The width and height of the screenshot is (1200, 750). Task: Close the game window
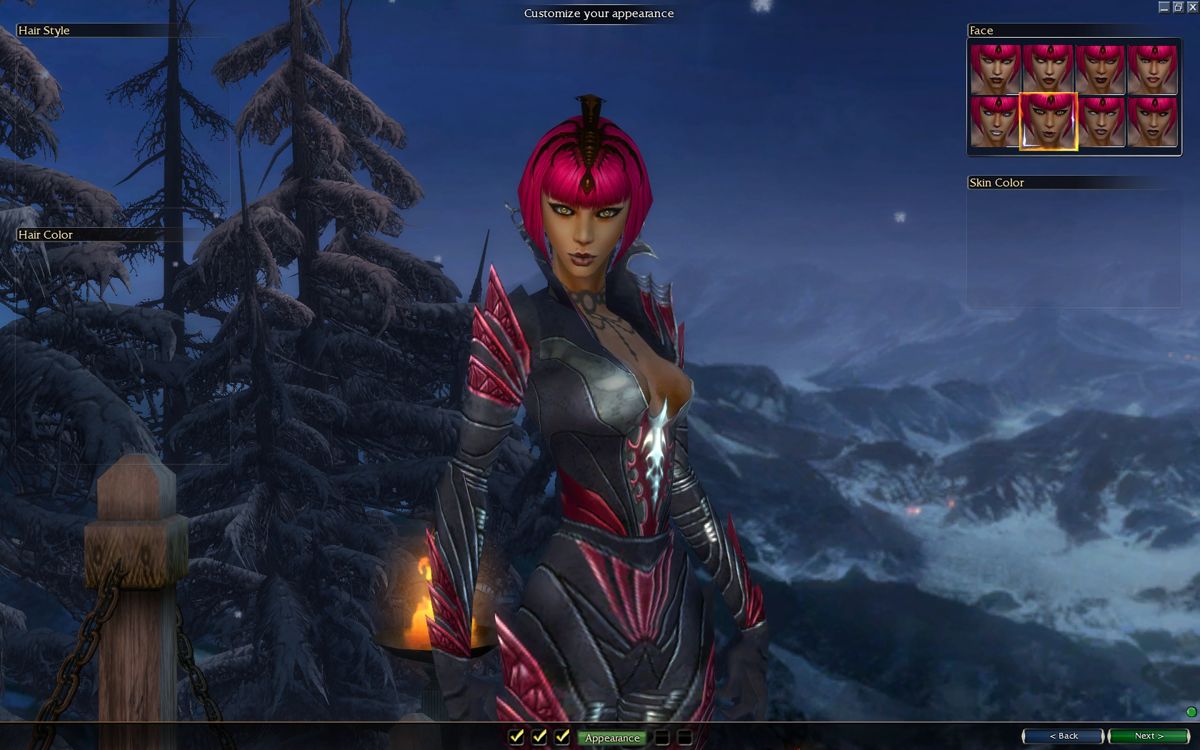(1192, 7)
